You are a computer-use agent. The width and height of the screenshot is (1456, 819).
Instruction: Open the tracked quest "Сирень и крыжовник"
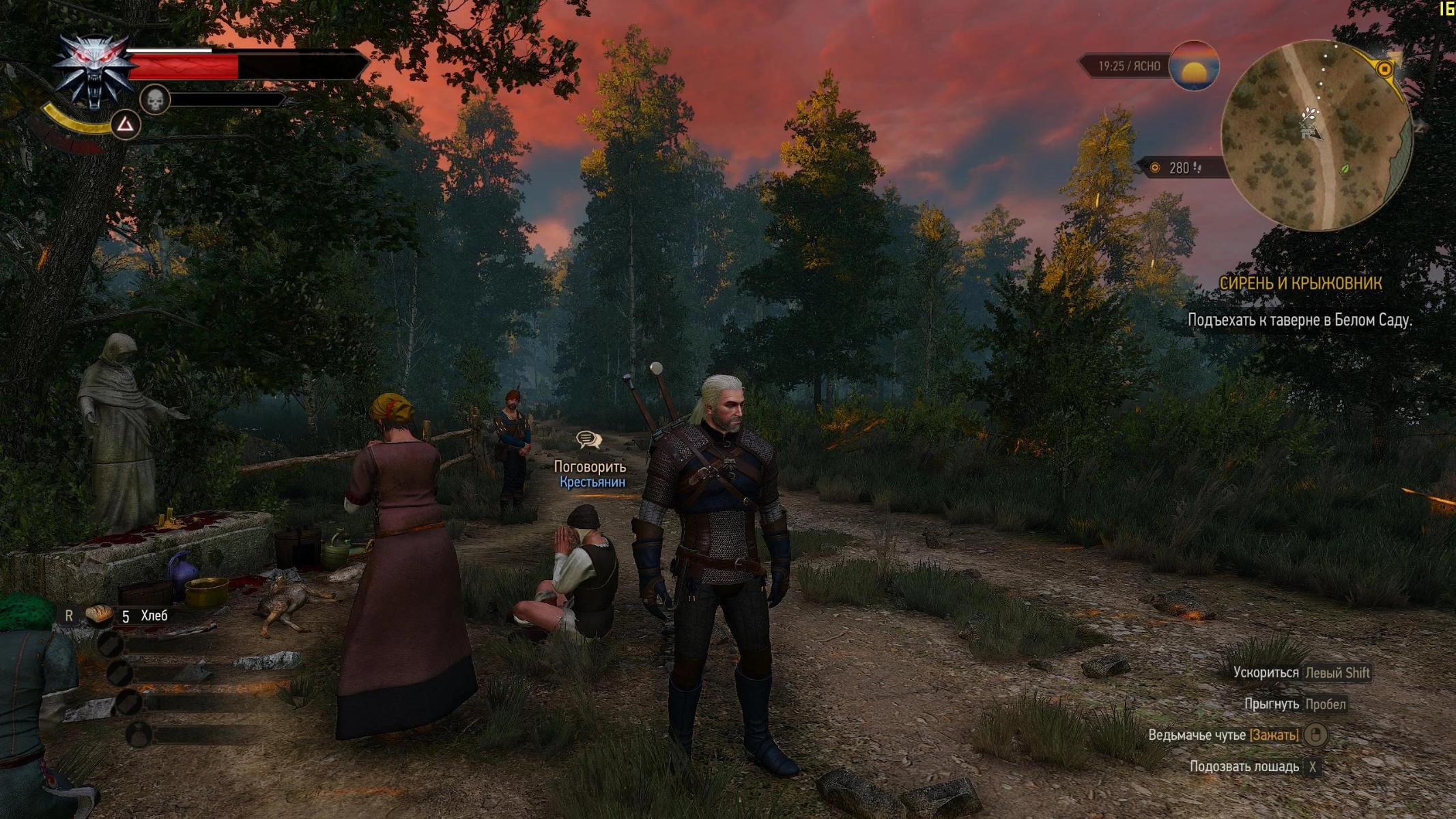click(1300, 283)
